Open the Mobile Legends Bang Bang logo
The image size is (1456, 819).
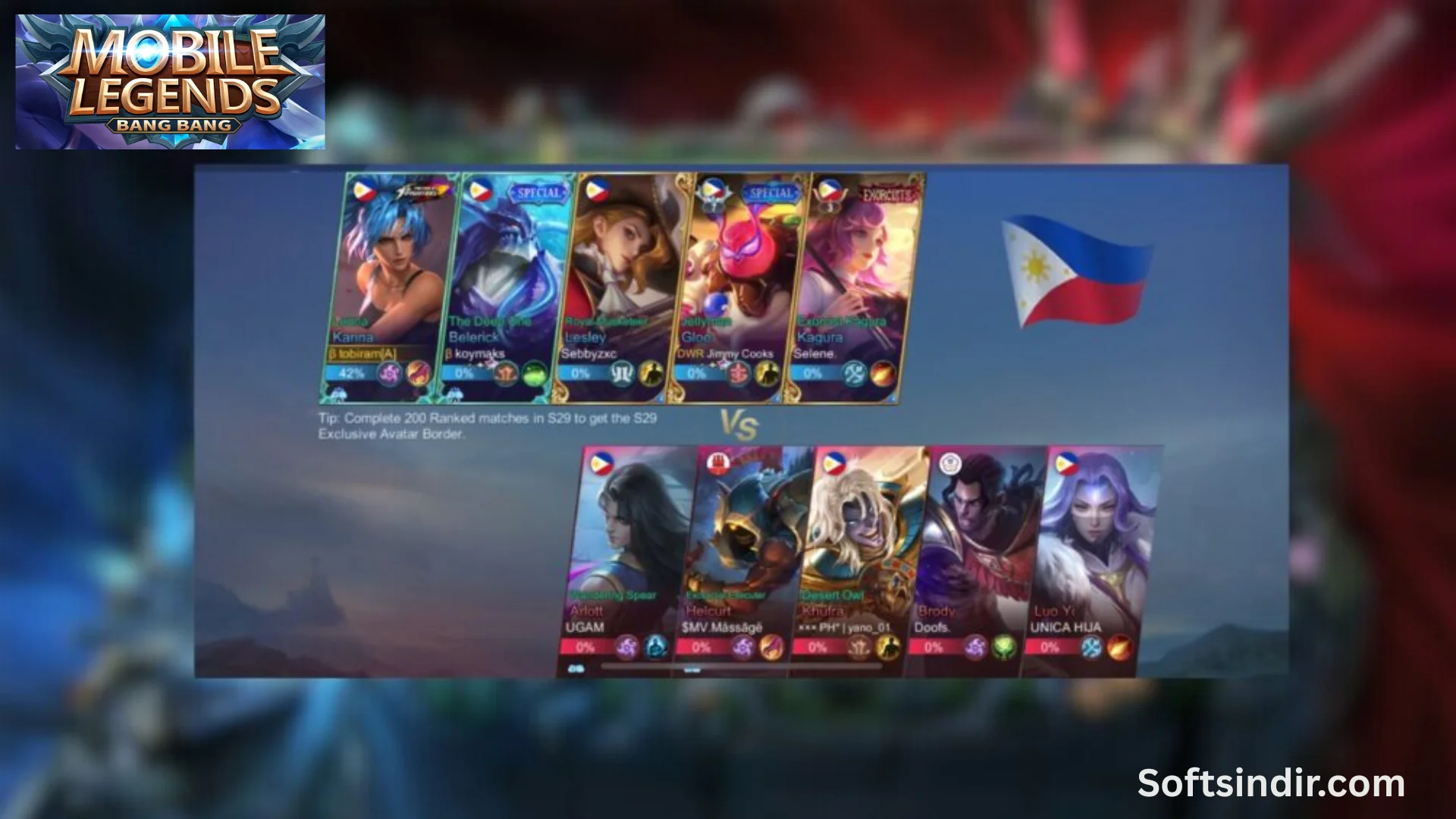pos(171,80)
